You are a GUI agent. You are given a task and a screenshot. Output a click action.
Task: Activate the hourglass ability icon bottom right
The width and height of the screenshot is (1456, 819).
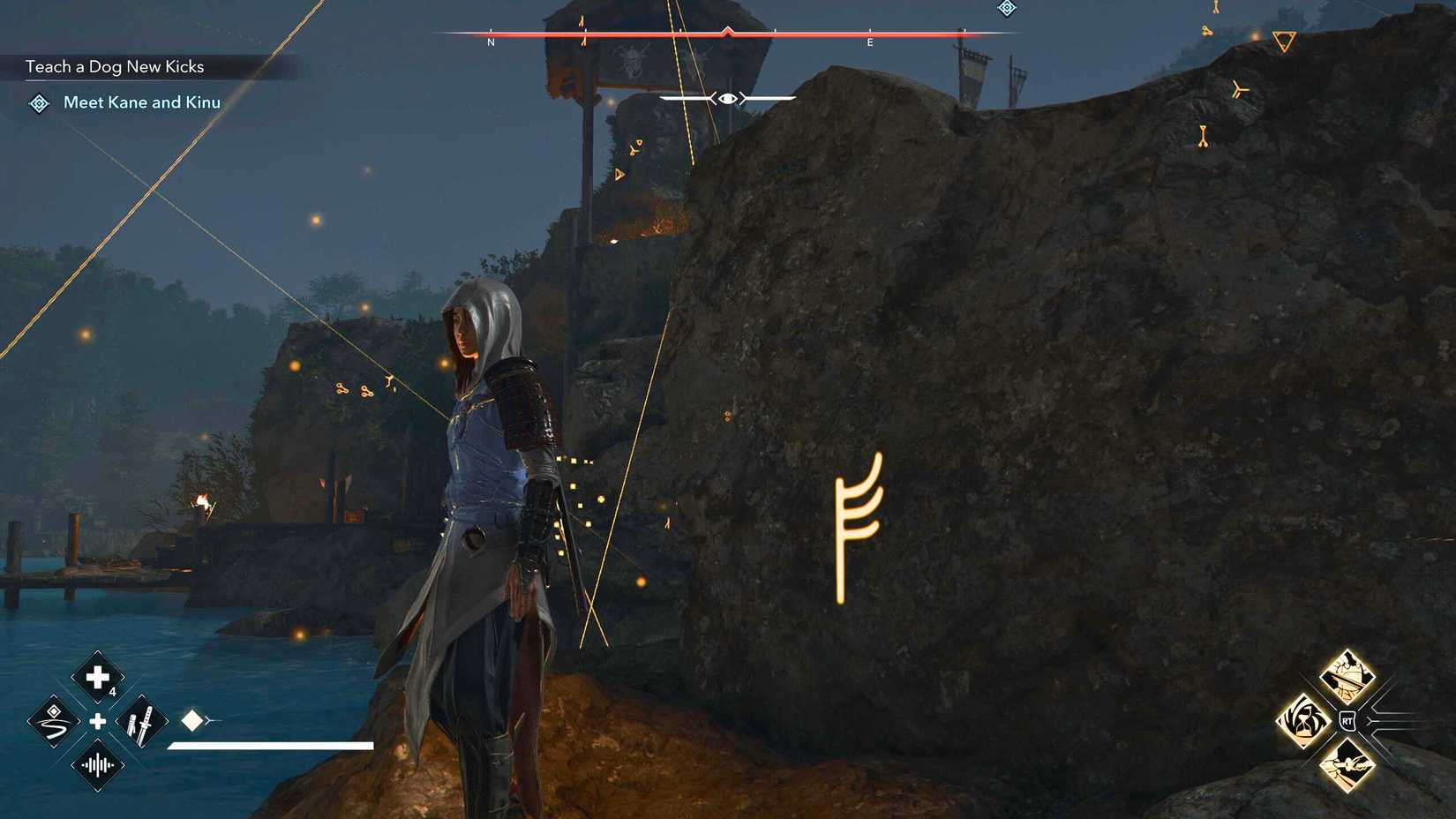click(x=1303, y=721)
